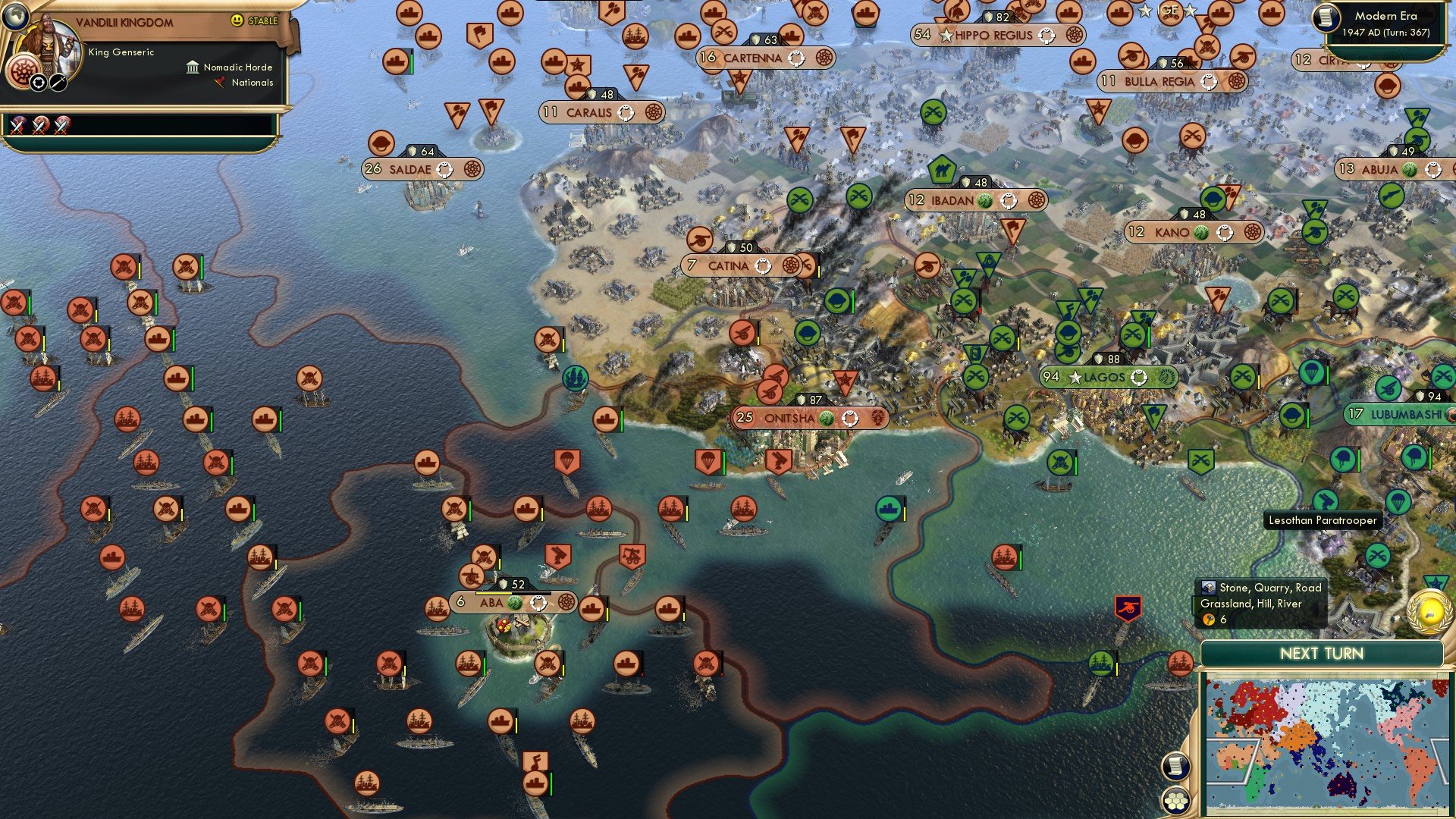Open the notification log scroll icon beside minimap
This screenshot has width=1456, height=819.
coord(1175,766)
